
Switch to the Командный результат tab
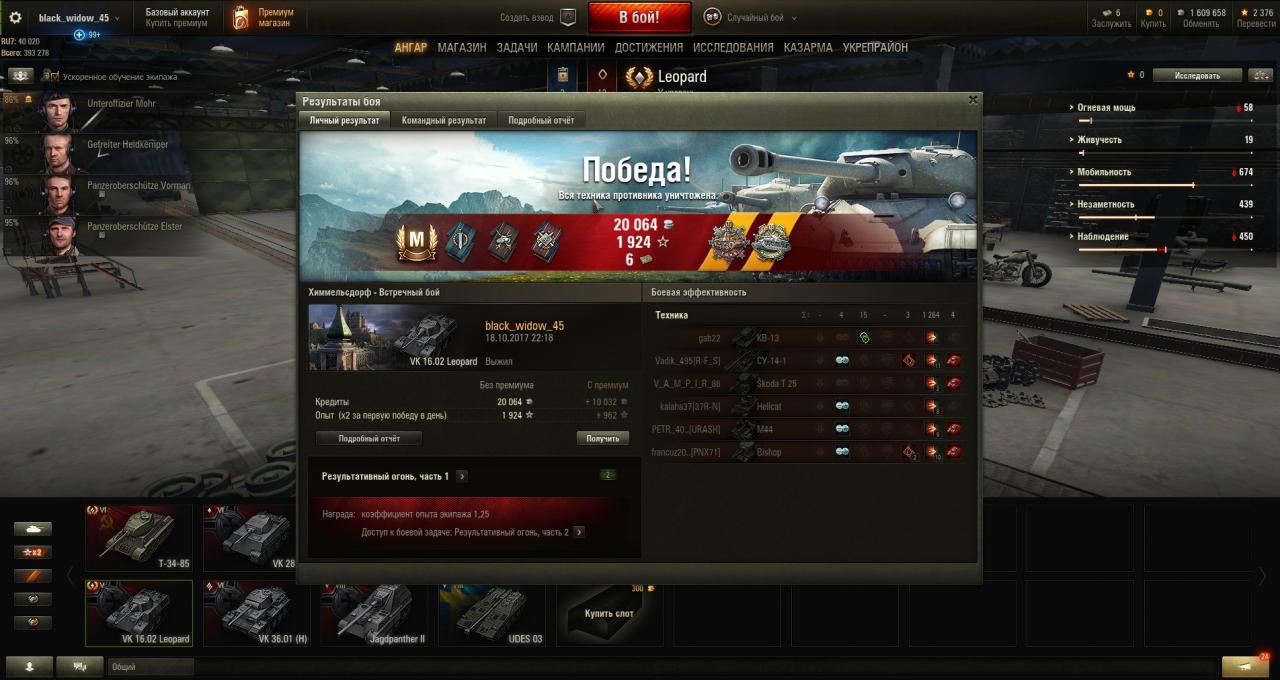click(443, 120)
